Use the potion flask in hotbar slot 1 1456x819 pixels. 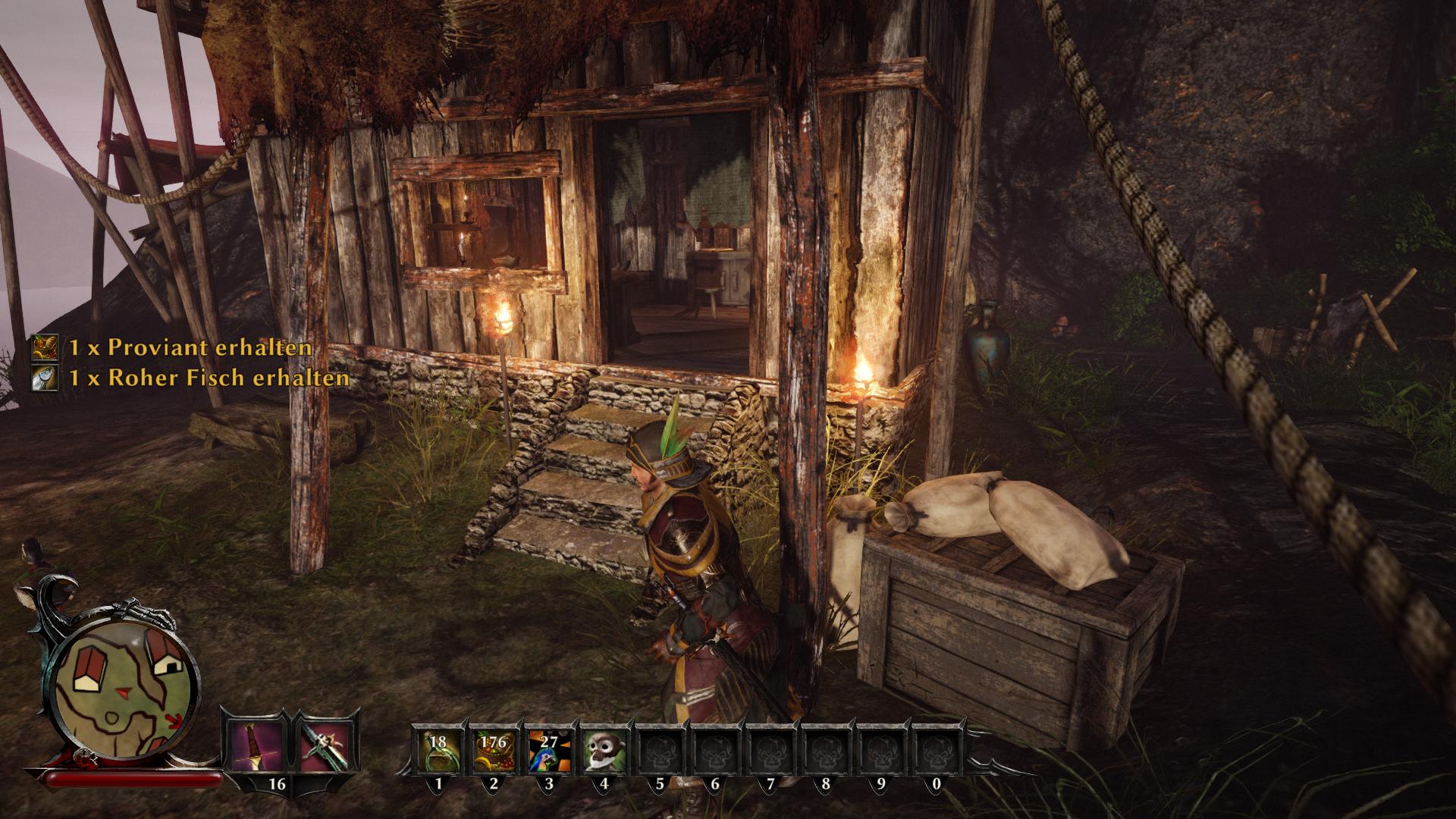coord(438,749)
